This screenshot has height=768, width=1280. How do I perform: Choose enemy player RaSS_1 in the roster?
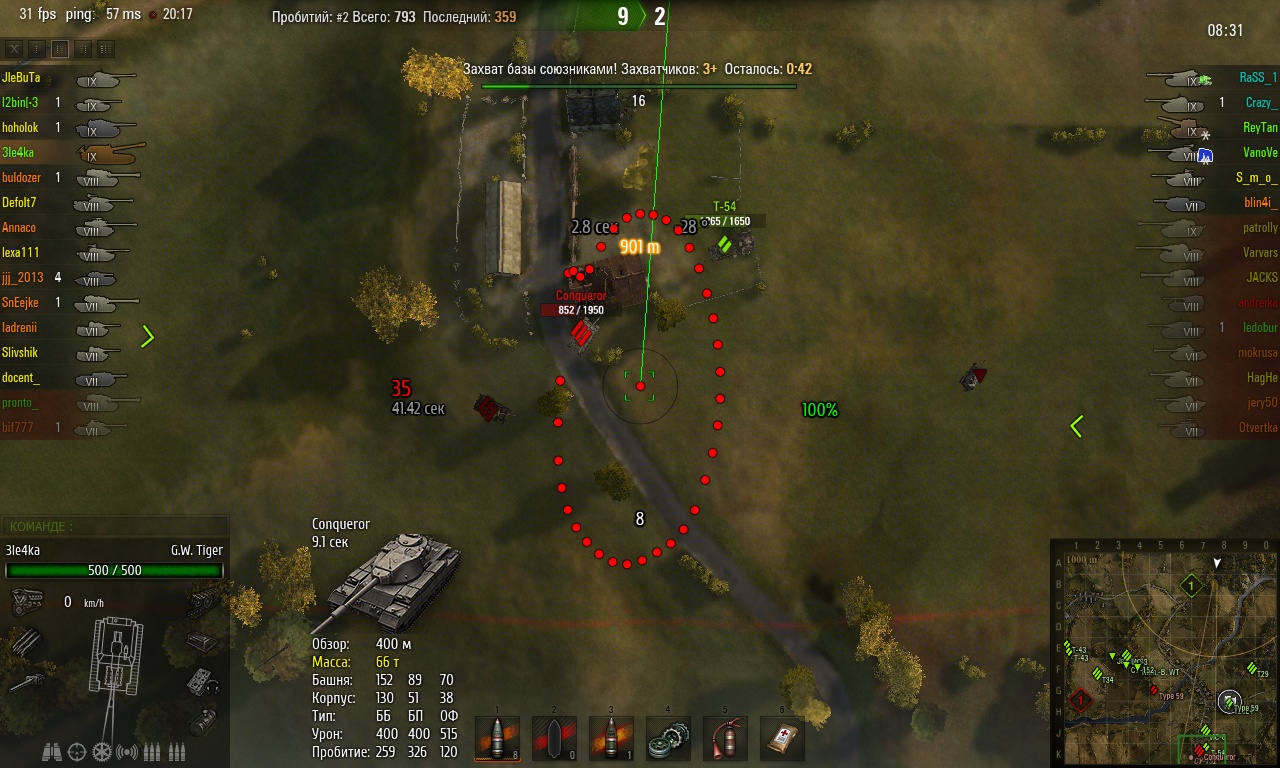tap(1258, 77)
